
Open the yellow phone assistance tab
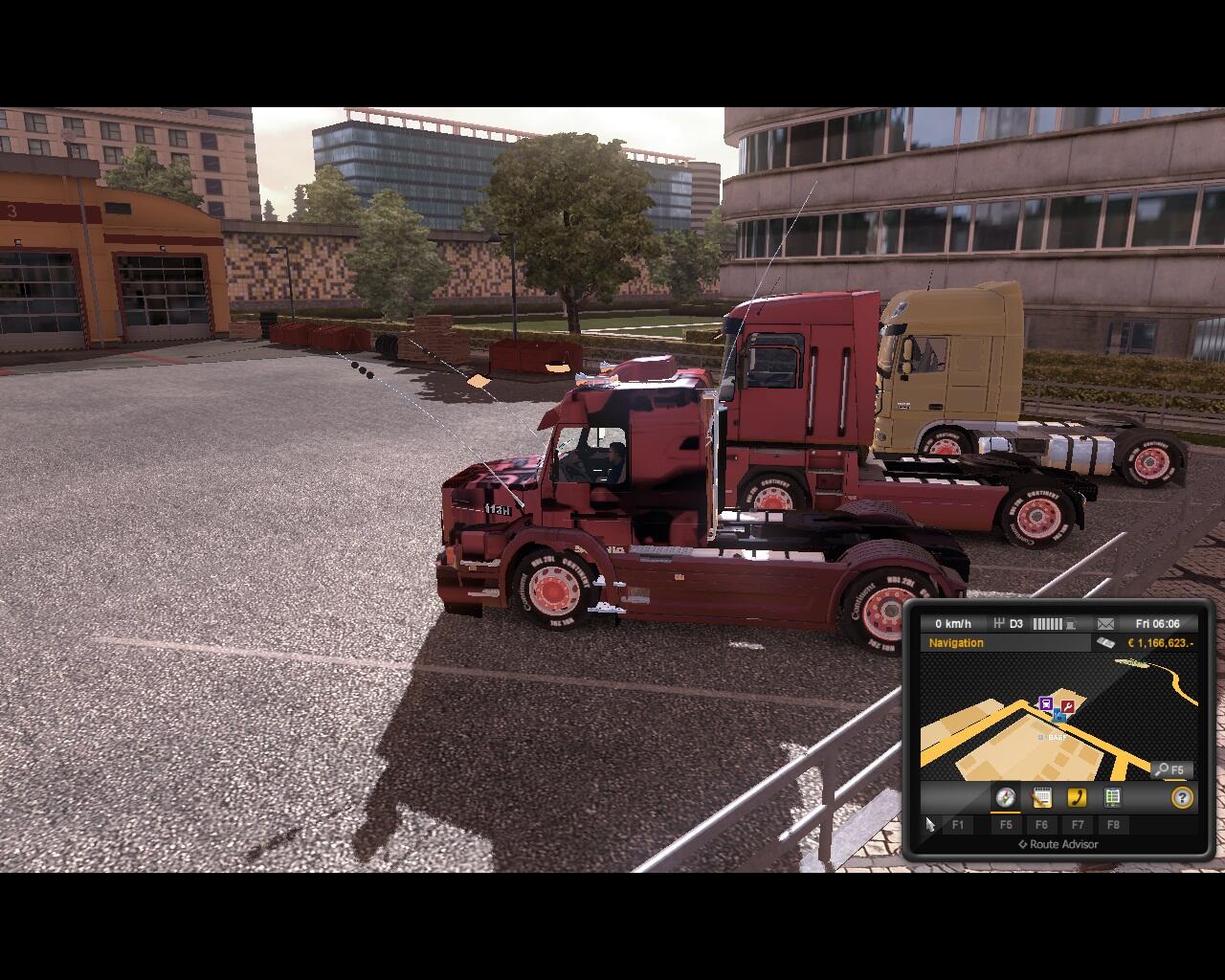1077,797
